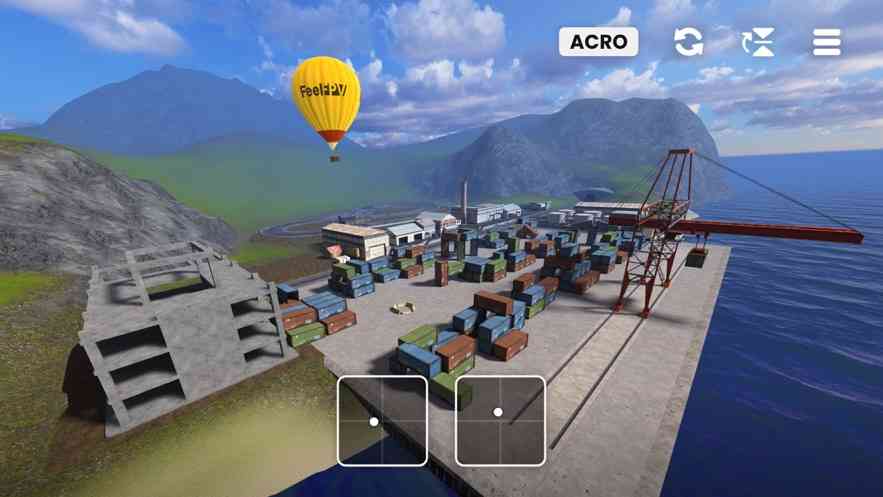This screenshot has width=883, height=497.
Task: Tap the flip drone icon
Action: pyautogui.click(x=758, y=42)
